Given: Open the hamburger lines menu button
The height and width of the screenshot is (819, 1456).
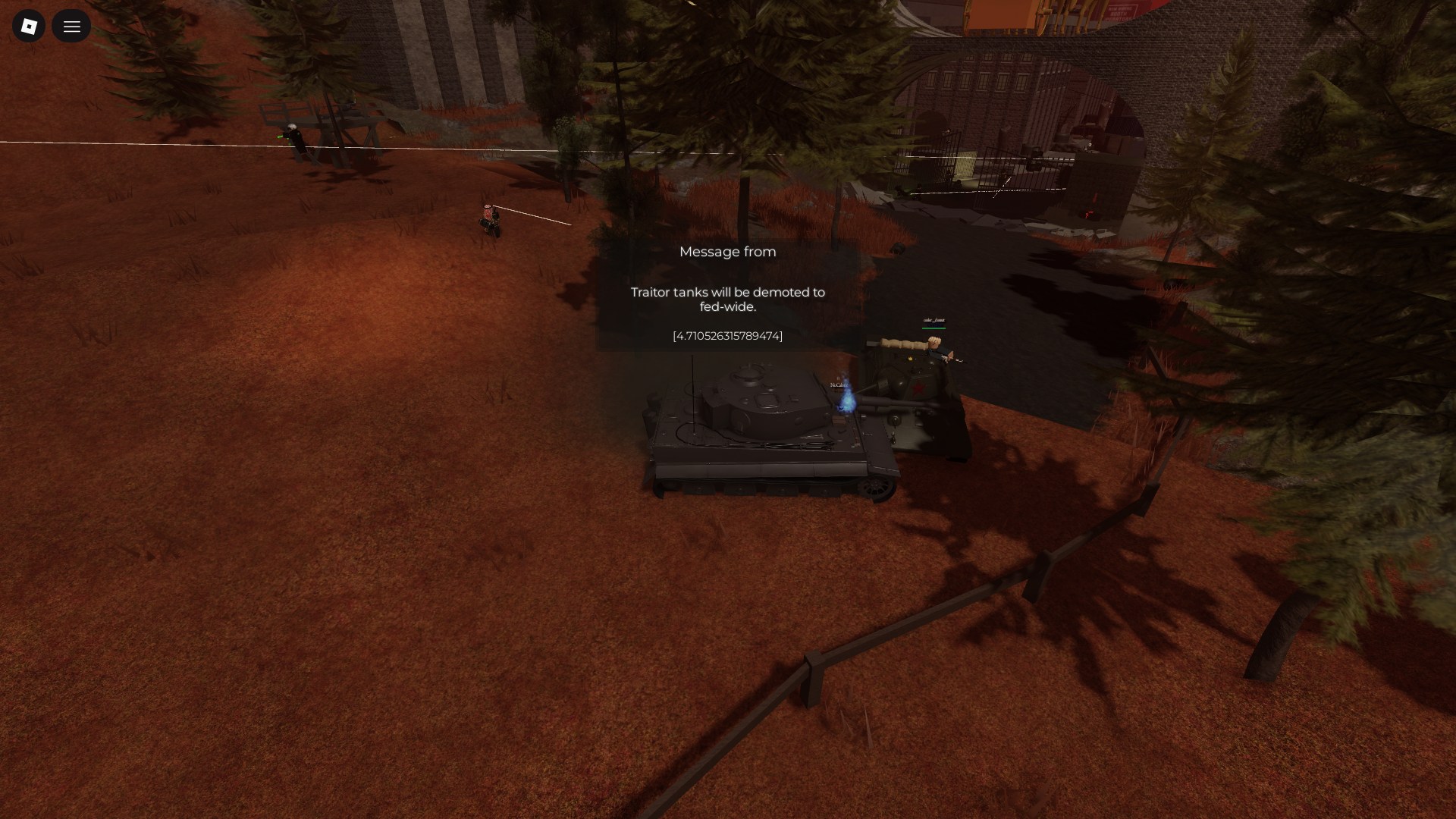Looking at the screenshot, I should point(71,27).
